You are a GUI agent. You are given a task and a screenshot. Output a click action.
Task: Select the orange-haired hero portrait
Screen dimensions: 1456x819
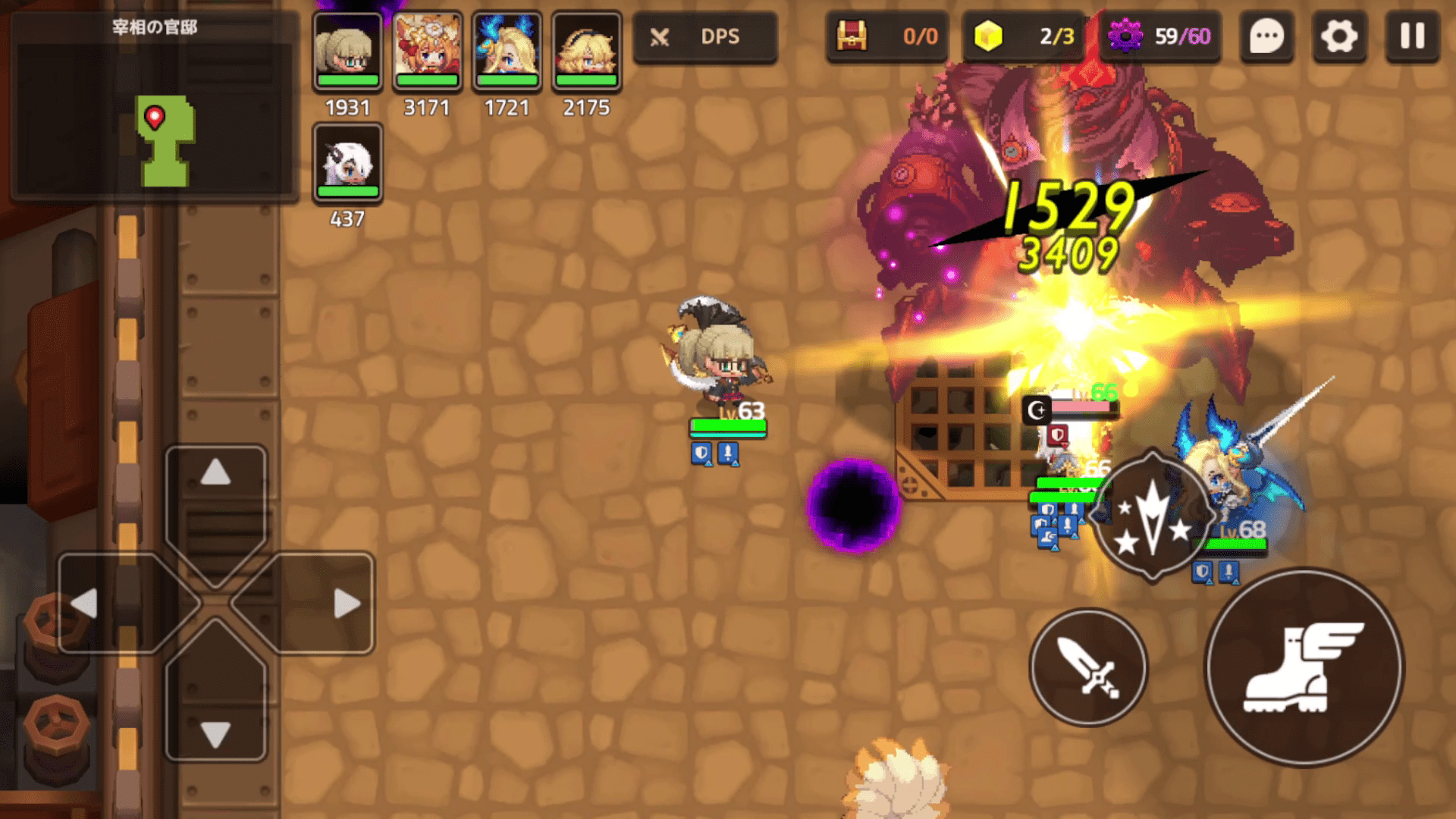coord(427,50)
